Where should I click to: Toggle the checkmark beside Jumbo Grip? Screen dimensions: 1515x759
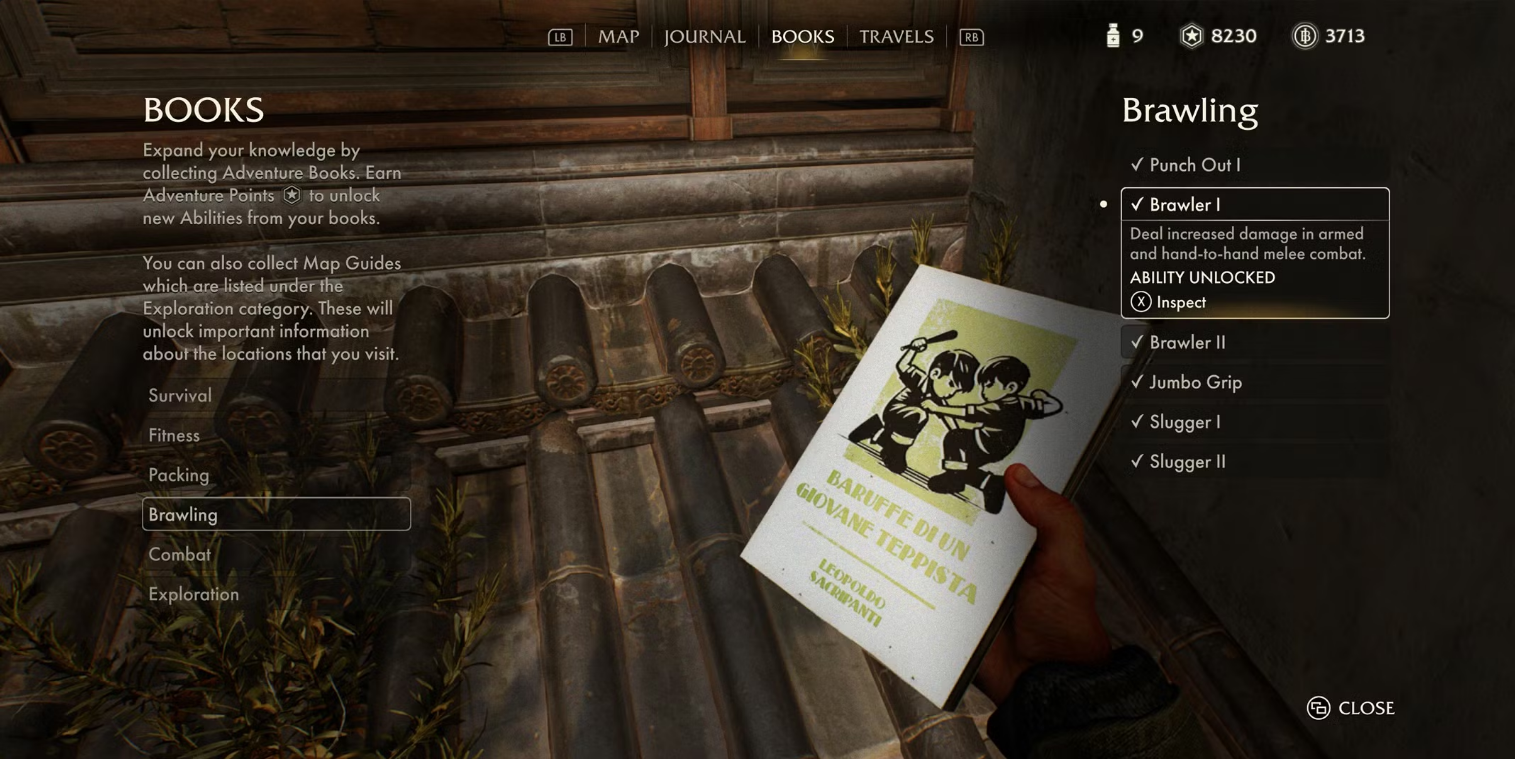1139,382
